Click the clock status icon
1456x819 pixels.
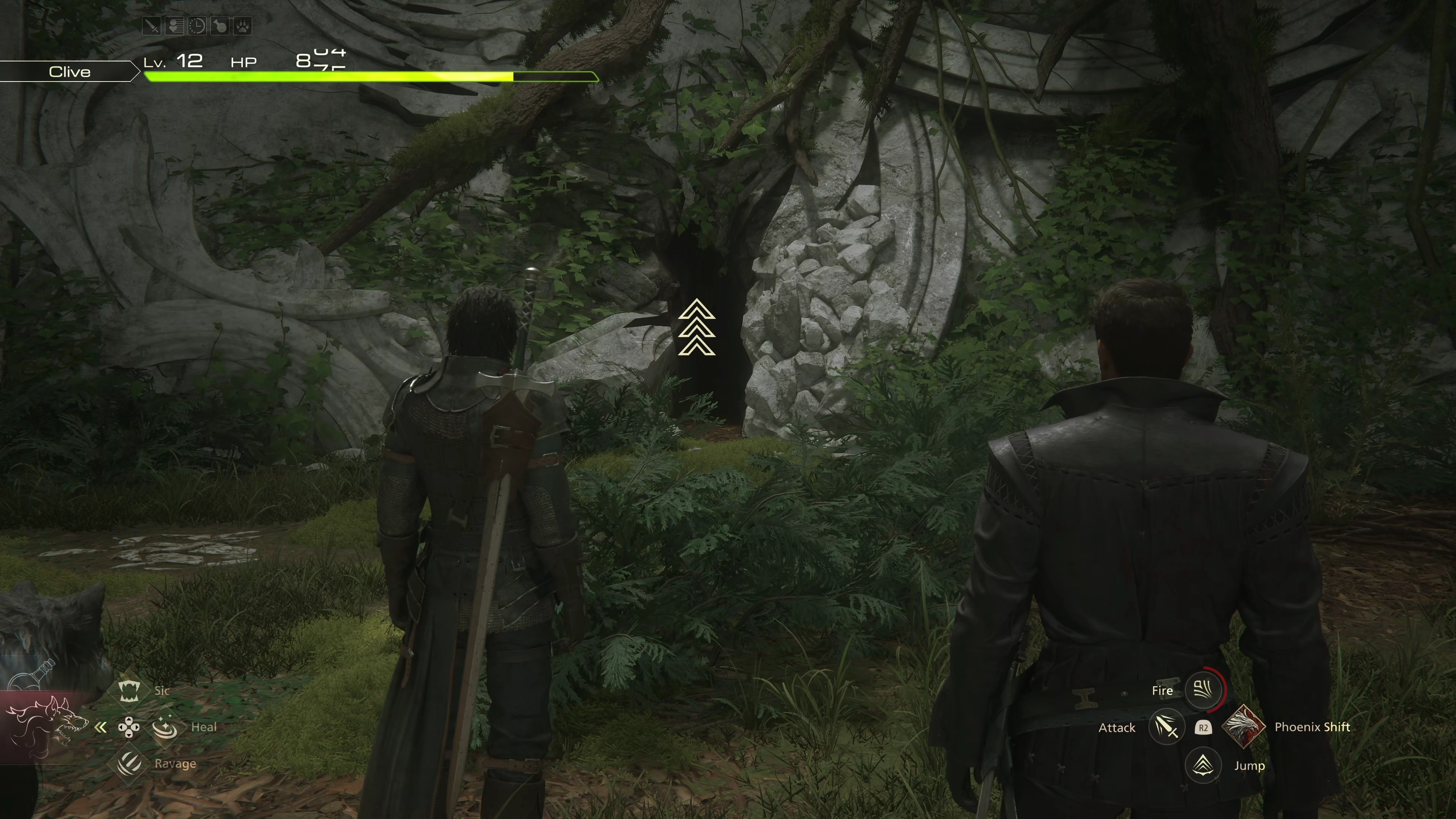(x=197, y=26)
